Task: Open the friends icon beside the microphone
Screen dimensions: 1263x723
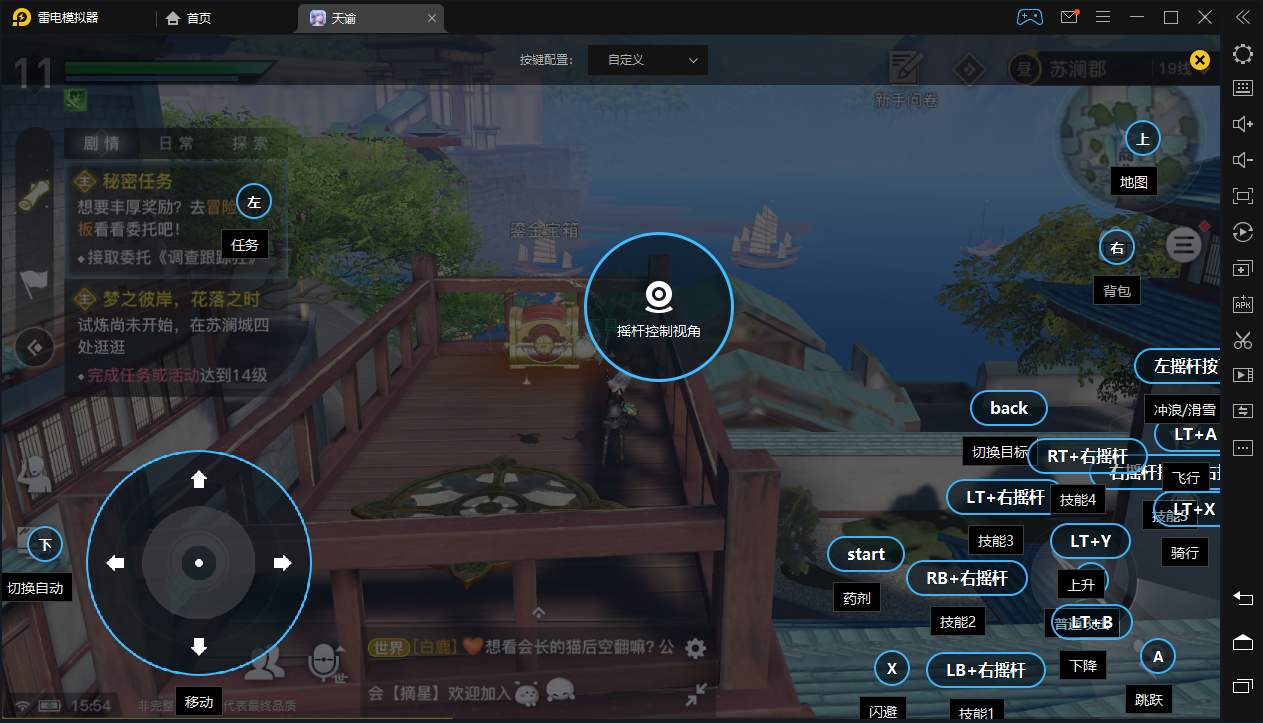Action: point(264,661)
